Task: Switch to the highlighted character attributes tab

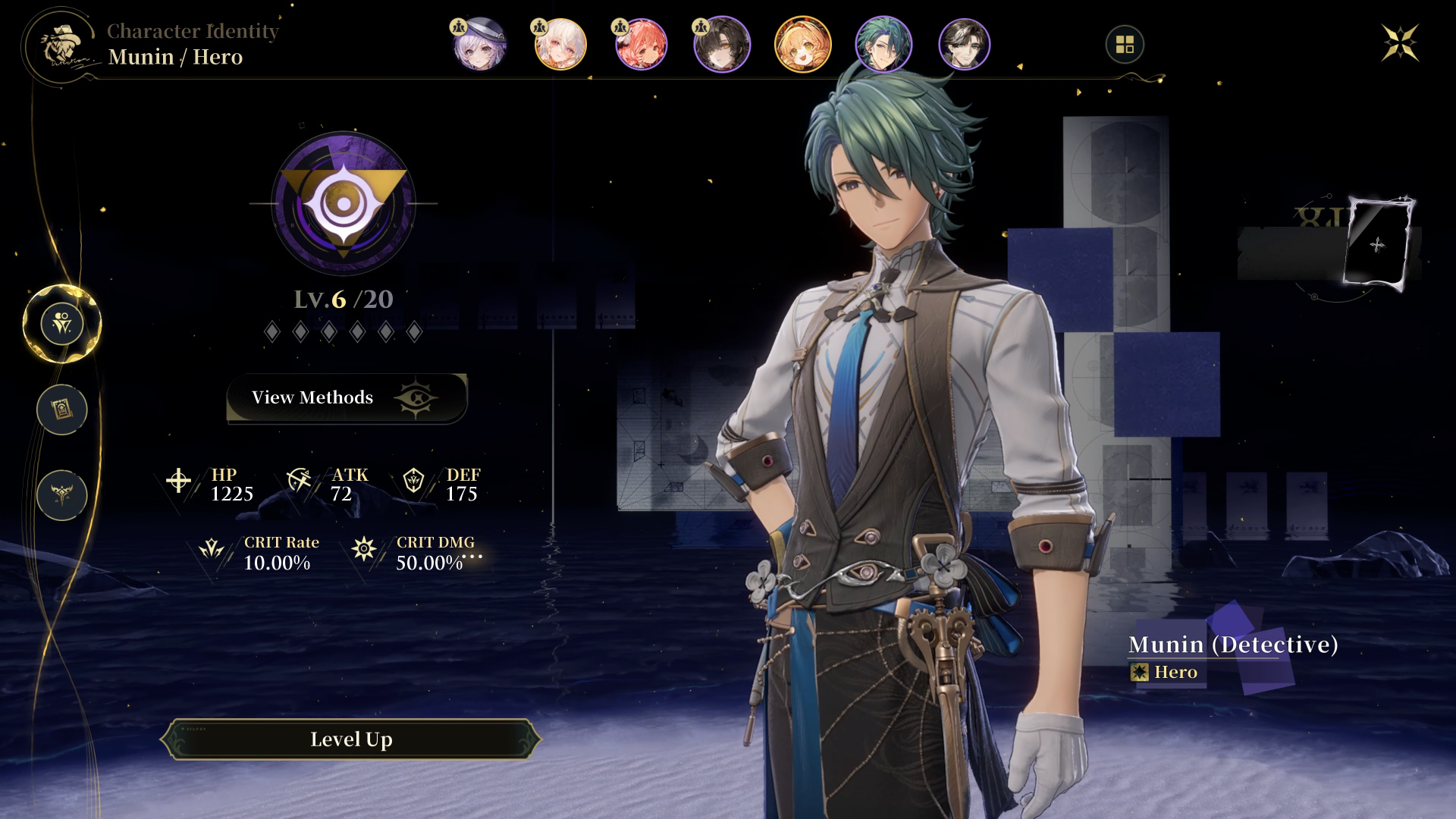Action: (x=62, y=324)
